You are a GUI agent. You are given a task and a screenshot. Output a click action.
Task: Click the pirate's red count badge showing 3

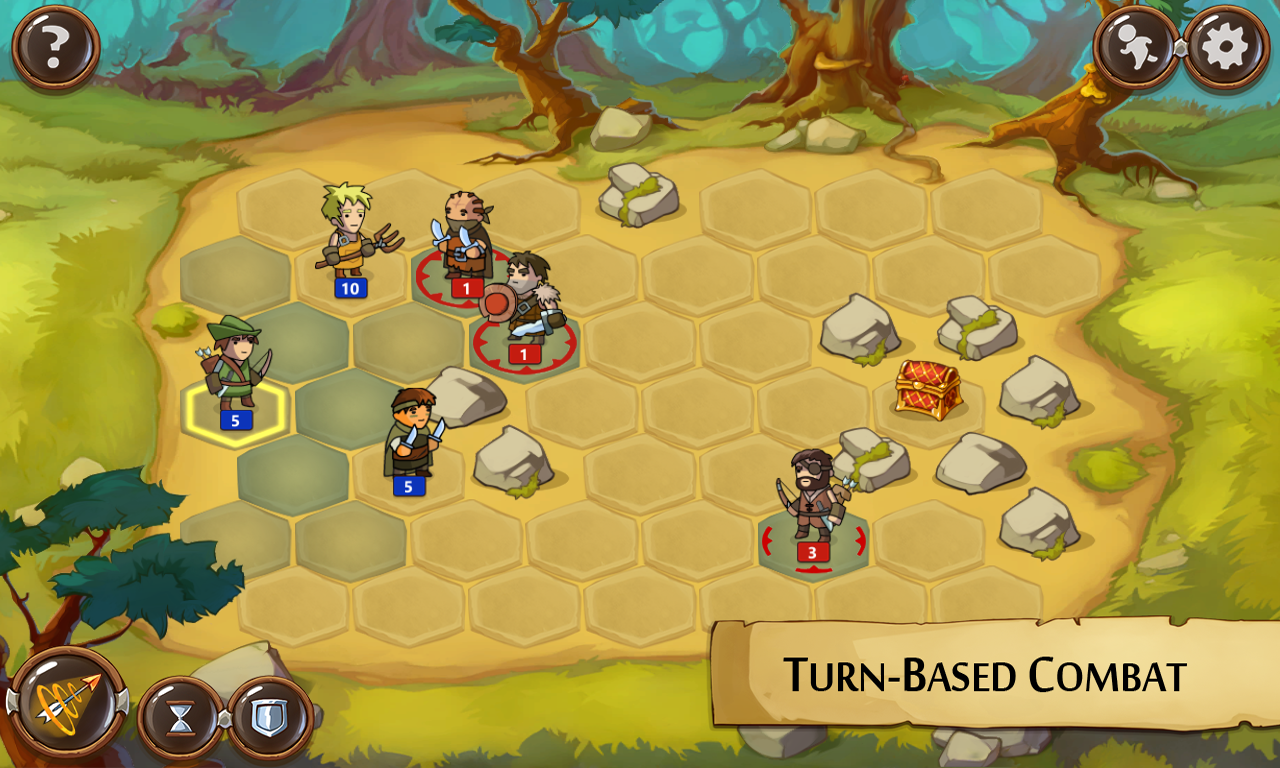(x=812, y=549)
